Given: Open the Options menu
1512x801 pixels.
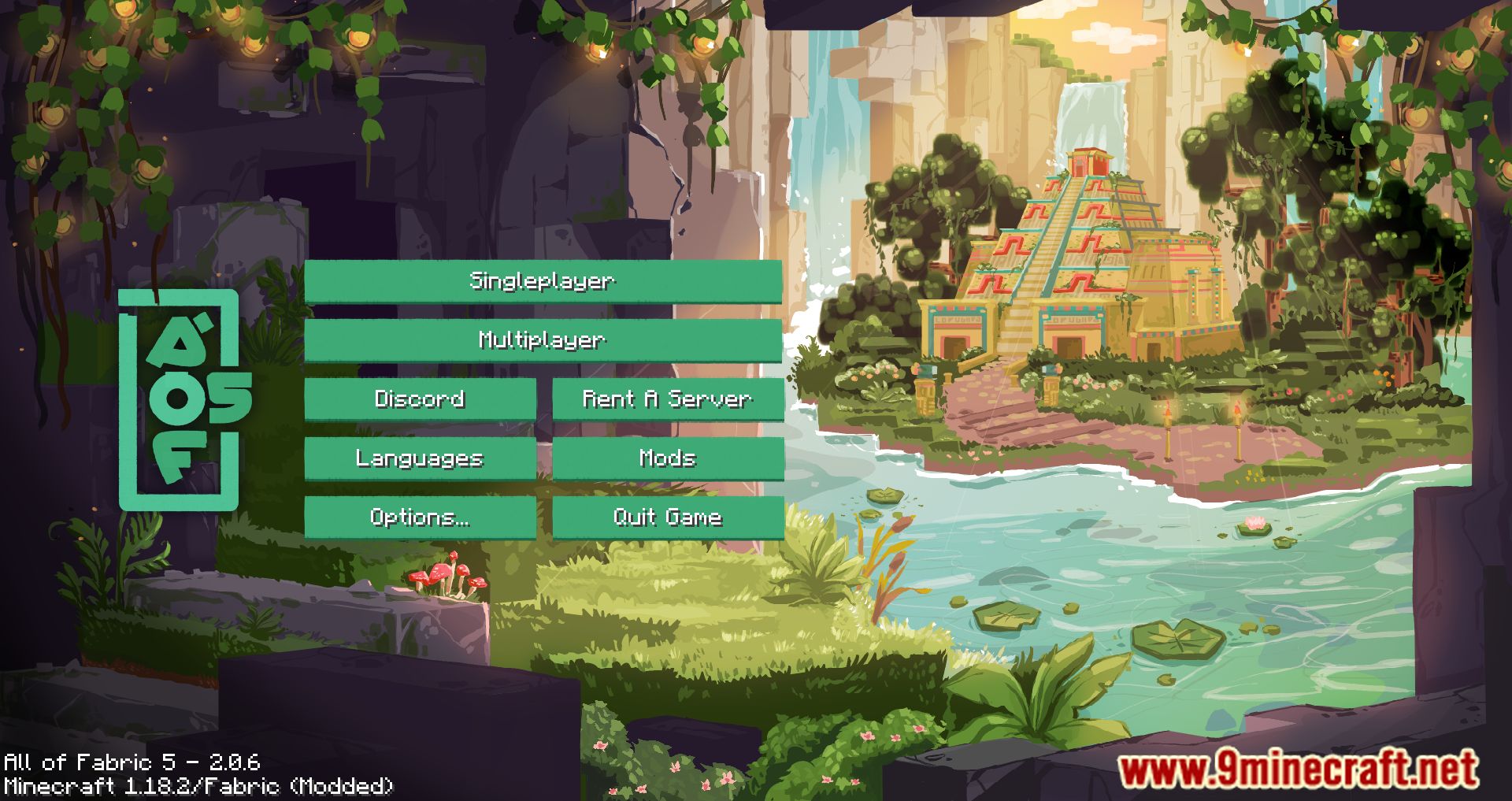Looking at the screenshot, I should (x=420, y=517).
